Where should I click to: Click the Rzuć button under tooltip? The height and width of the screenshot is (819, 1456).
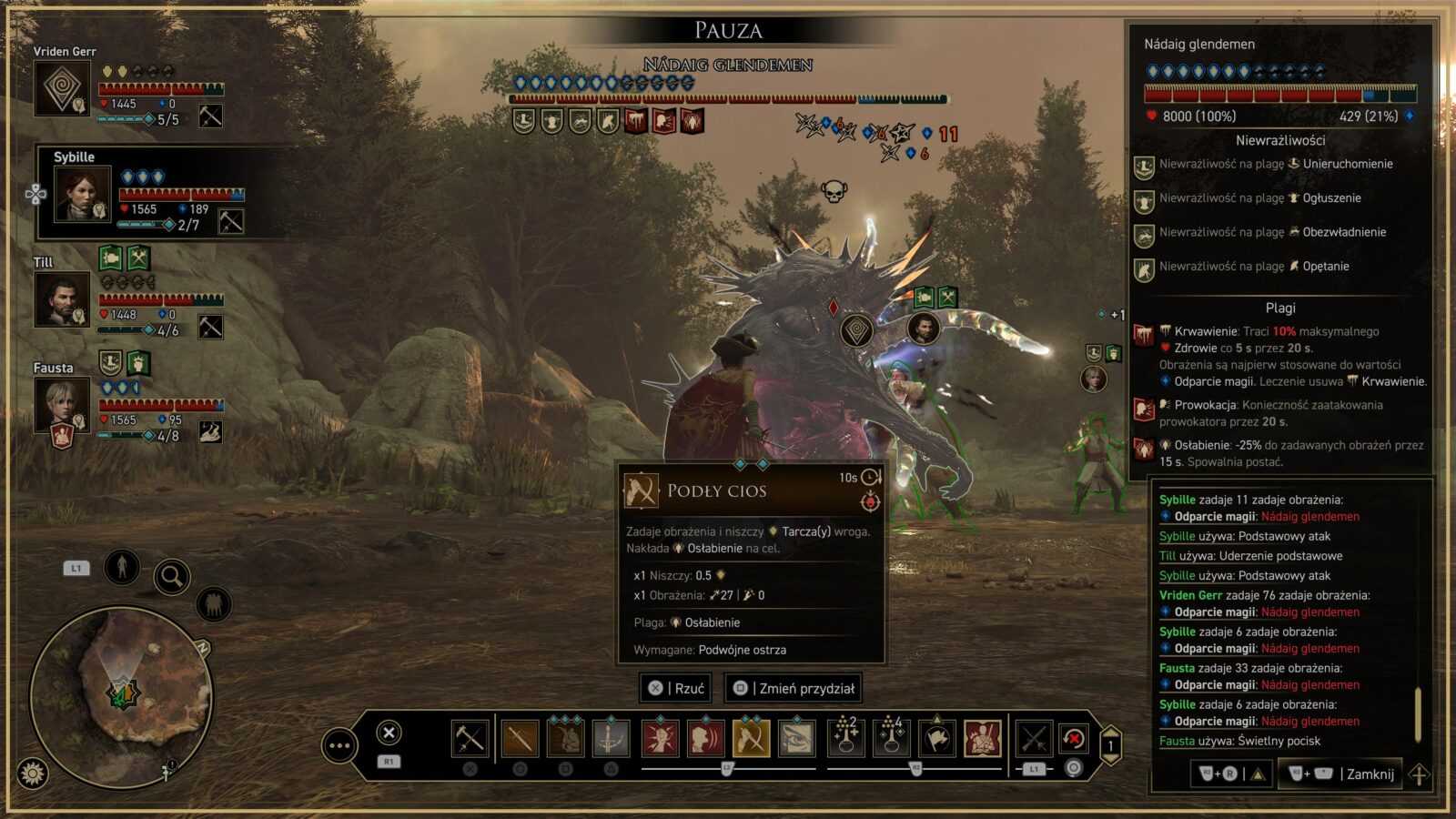[x=676, y=689]
